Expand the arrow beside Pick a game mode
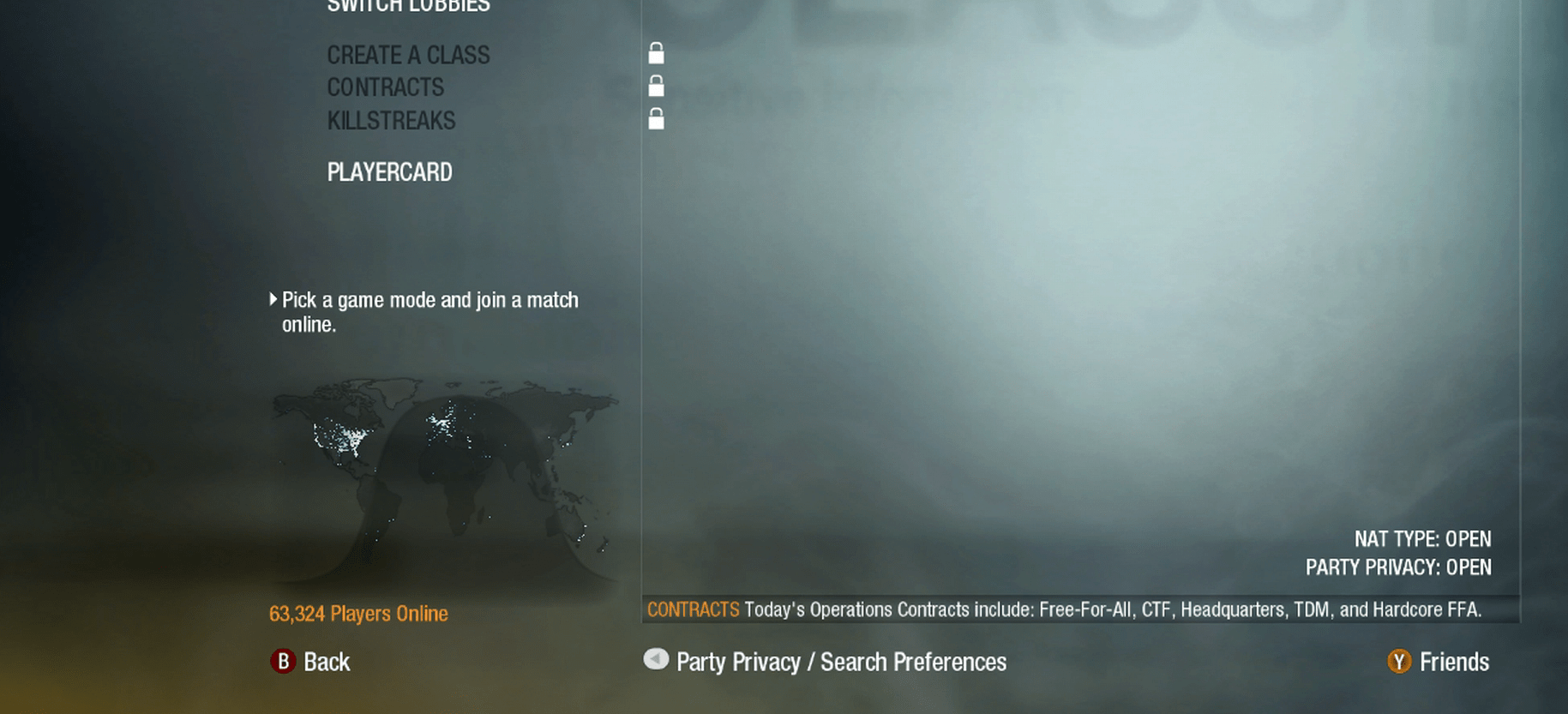Image resolution: width=1568 pixels, height=714 pixels. [274, 299]
